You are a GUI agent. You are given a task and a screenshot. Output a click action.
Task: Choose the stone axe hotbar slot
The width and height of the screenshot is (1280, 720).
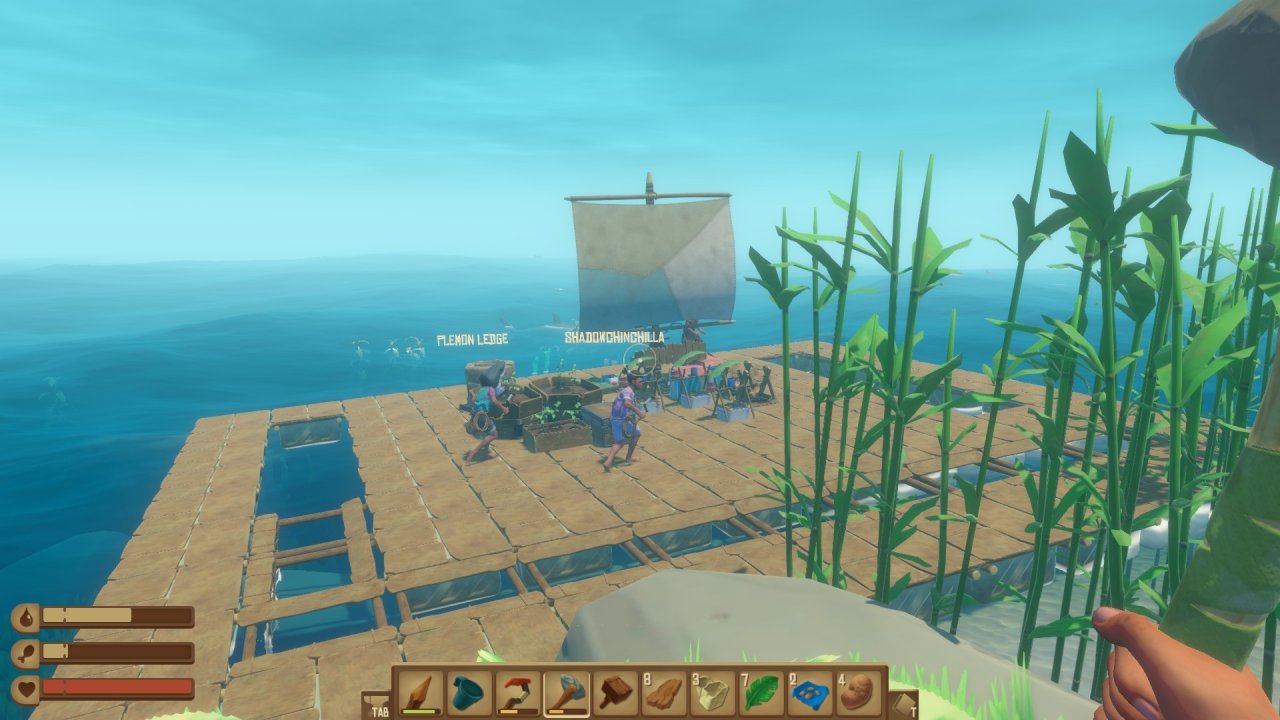click(x=566, y=692)
